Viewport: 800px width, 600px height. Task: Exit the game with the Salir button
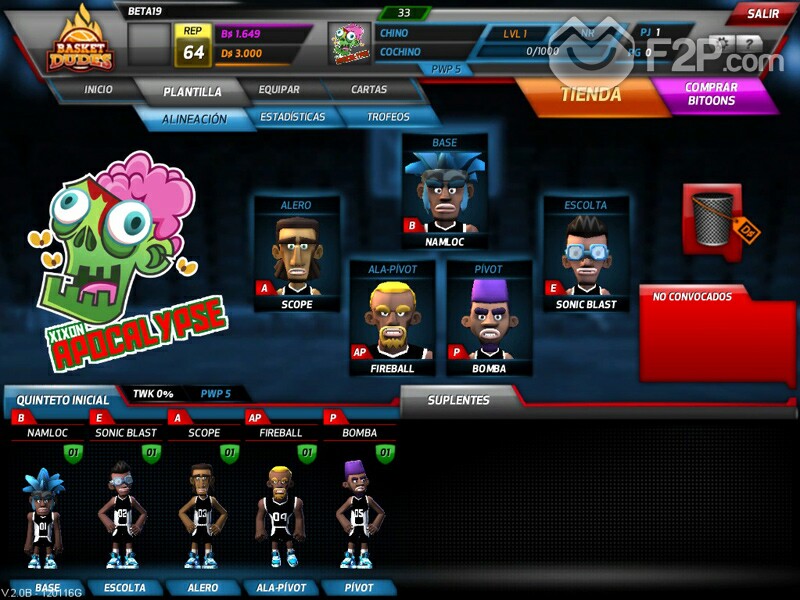(x=763, y=13)
